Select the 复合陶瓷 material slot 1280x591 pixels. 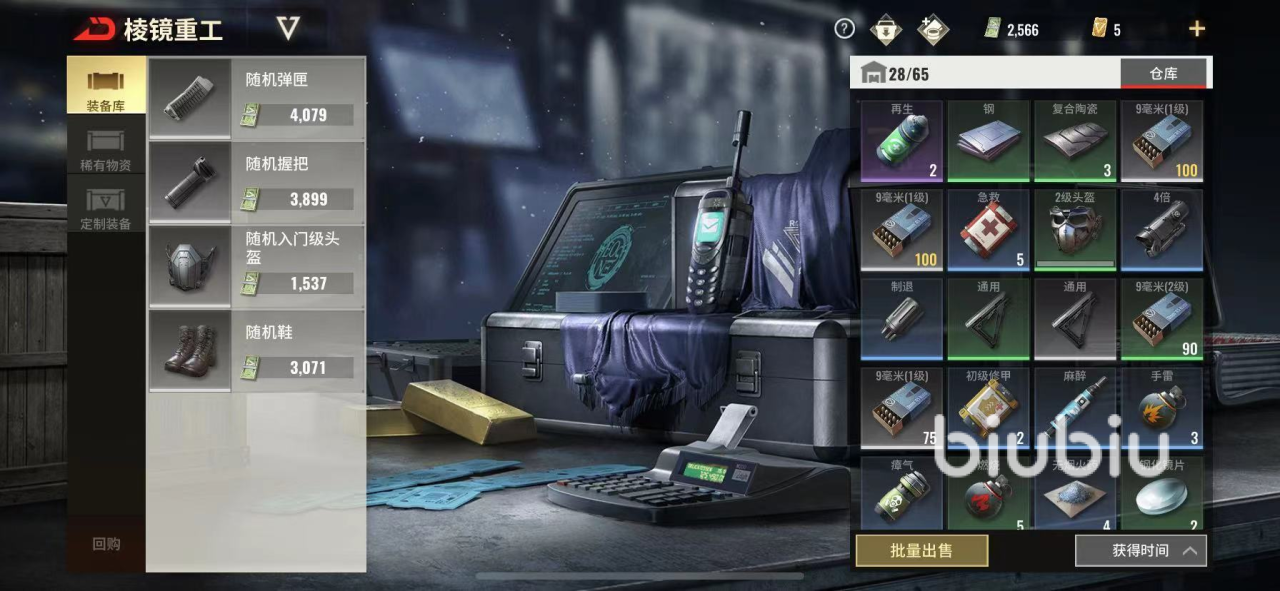point(1075,141)
